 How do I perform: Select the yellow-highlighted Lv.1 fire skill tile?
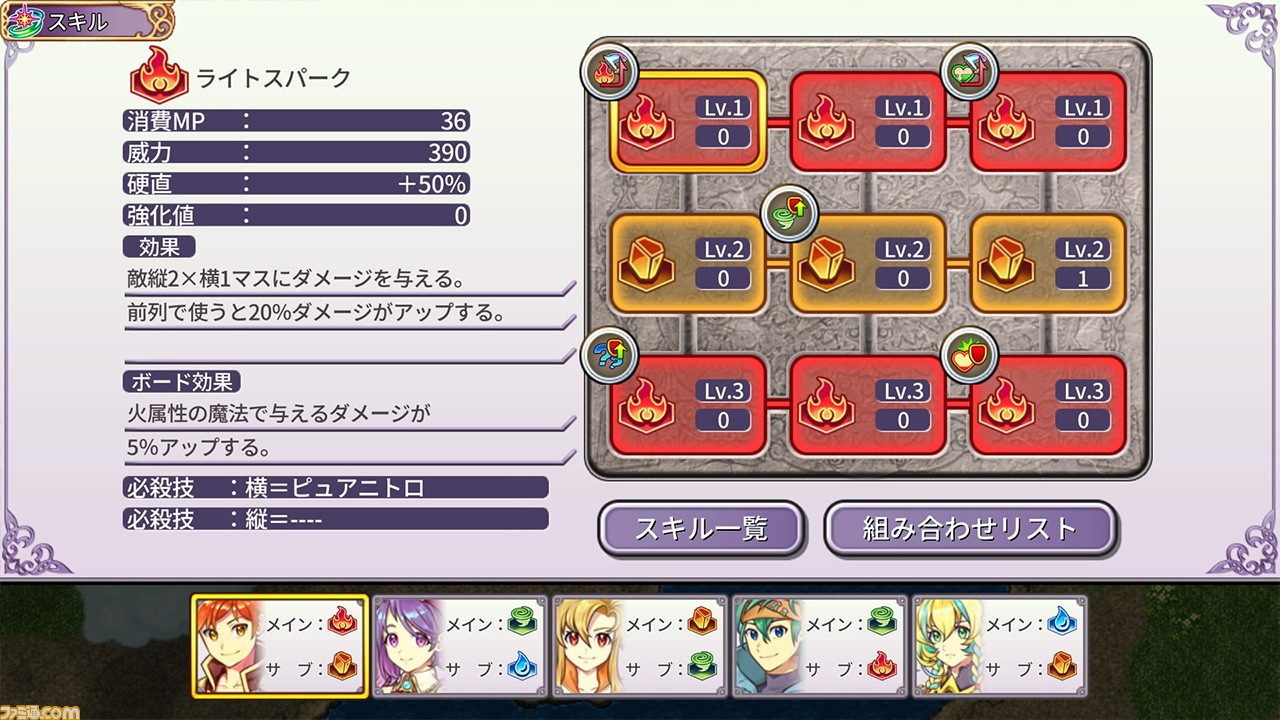click(x=688, y=119)
